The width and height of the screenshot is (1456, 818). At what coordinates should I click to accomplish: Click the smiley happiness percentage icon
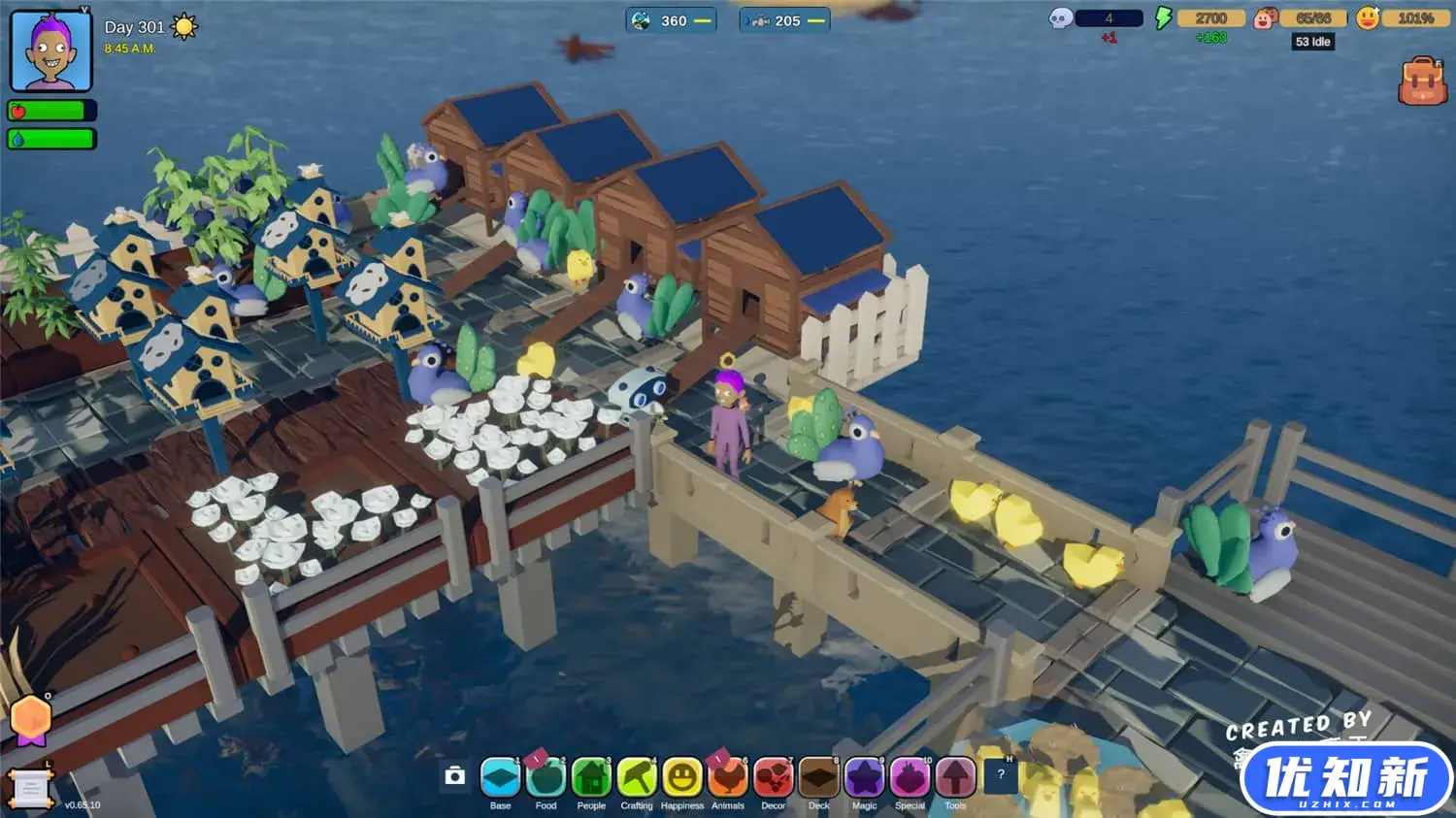click(1368, 18)
